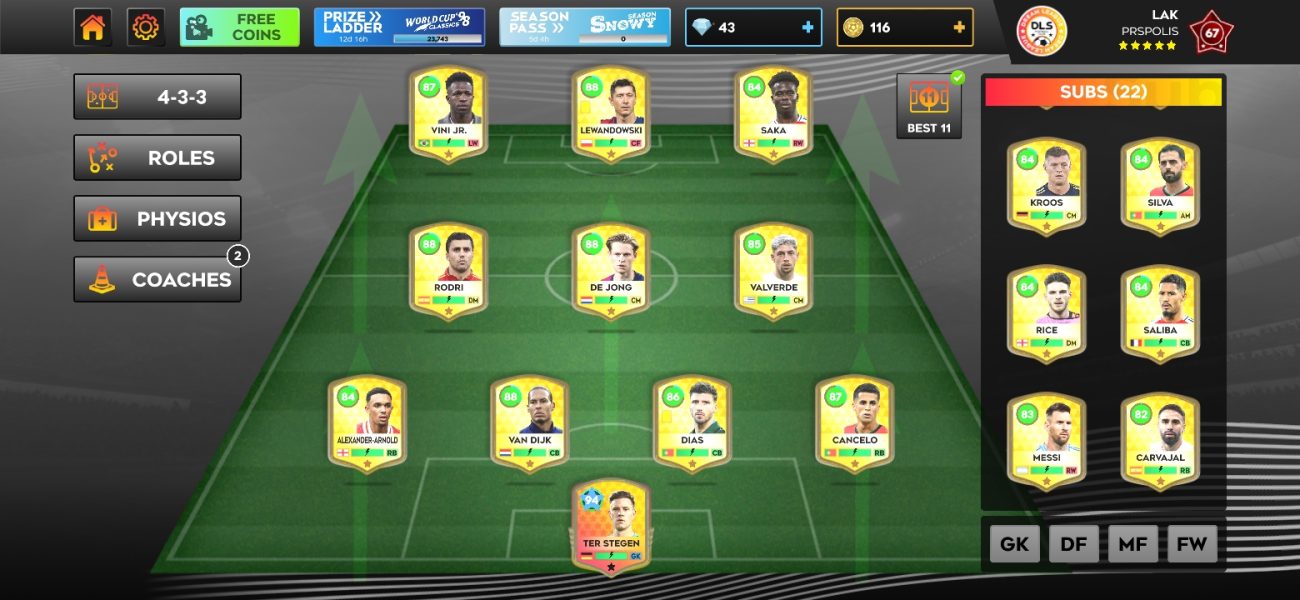Show MF substitutes only

pos(1133,544)
